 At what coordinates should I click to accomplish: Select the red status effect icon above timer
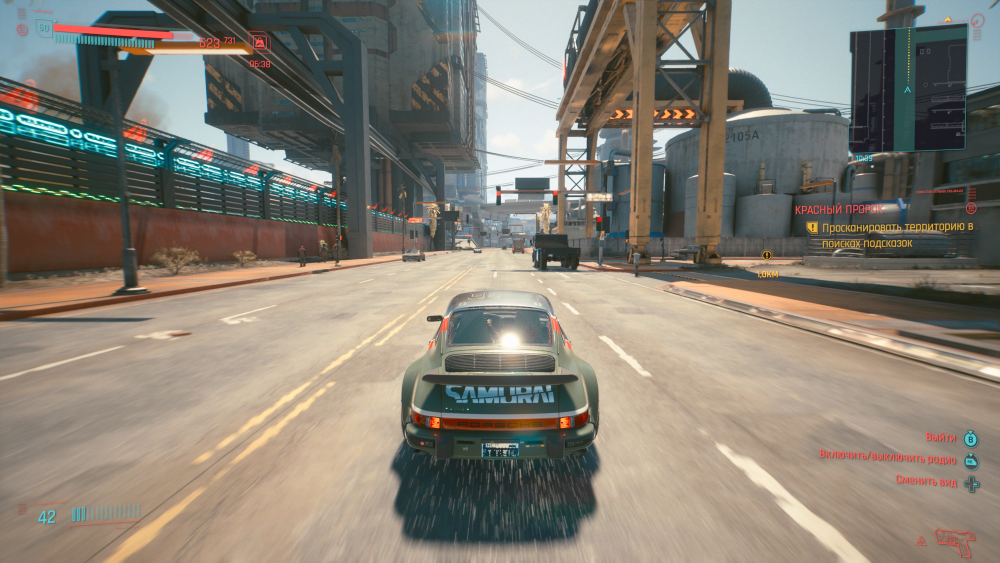pos(260,42)
